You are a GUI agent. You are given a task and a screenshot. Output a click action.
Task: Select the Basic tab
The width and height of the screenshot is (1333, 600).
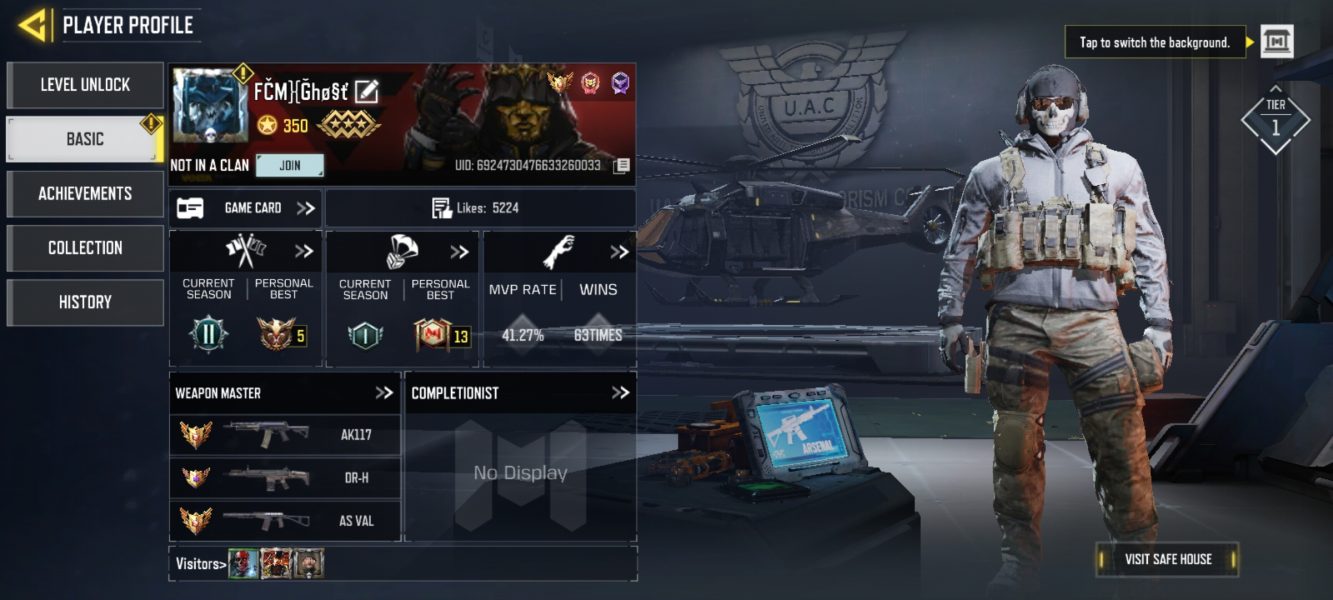tap(85, 139)
